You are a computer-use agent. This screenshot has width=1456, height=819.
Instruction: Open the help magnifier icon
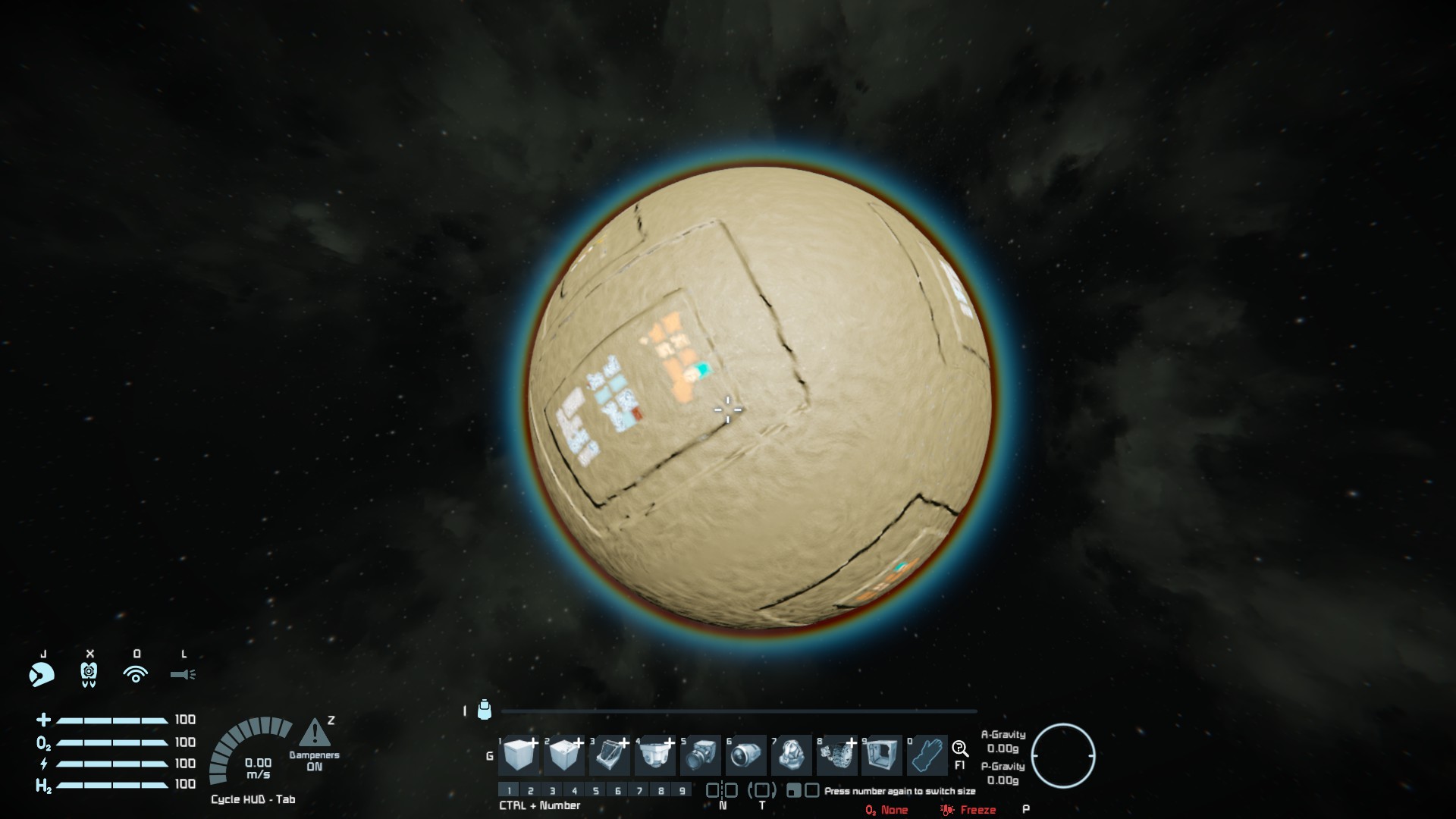pyautogui.click(x=959, y=749)
